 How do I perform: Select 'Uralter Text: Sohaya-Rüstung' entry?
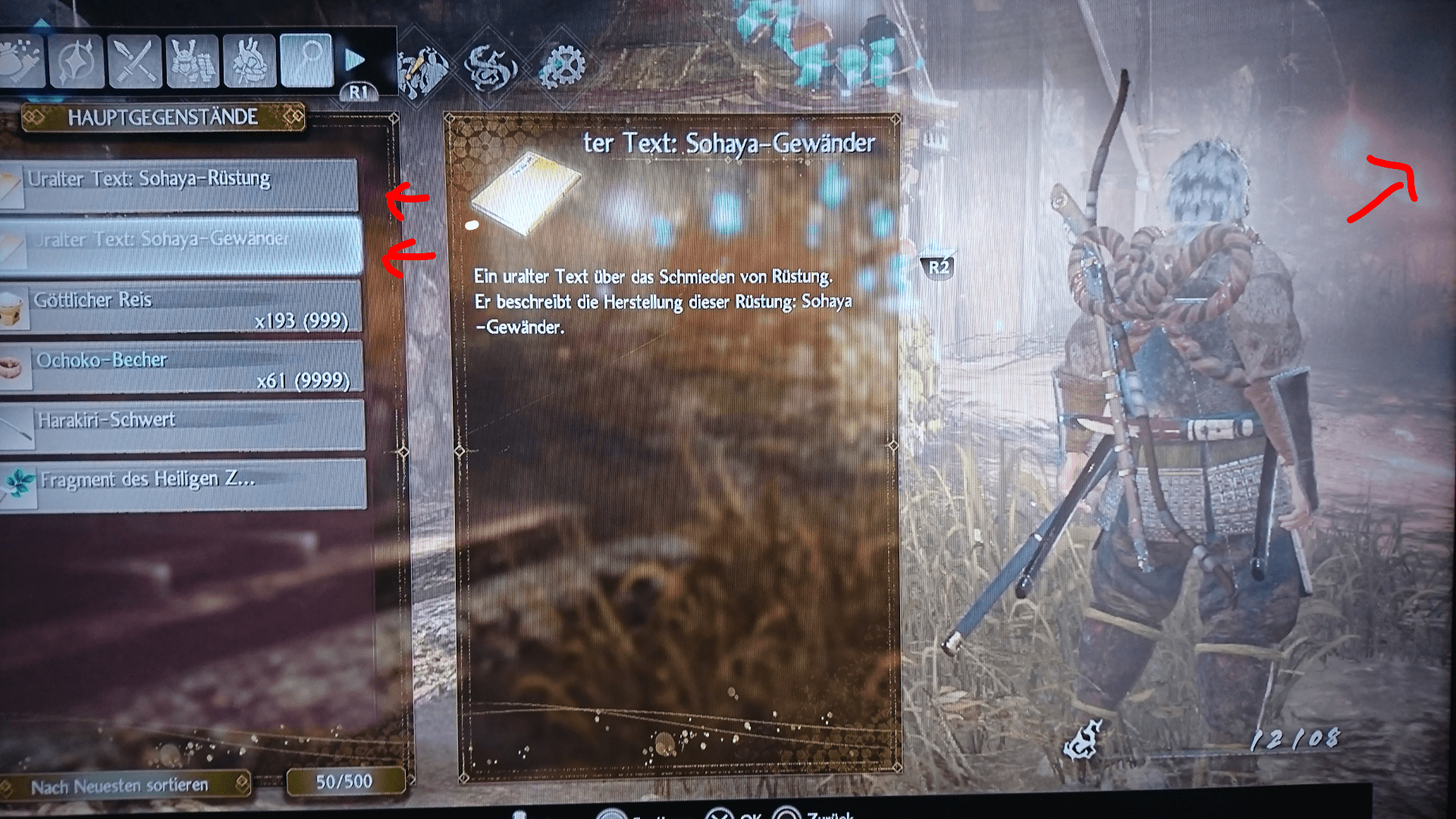point(182,180)
